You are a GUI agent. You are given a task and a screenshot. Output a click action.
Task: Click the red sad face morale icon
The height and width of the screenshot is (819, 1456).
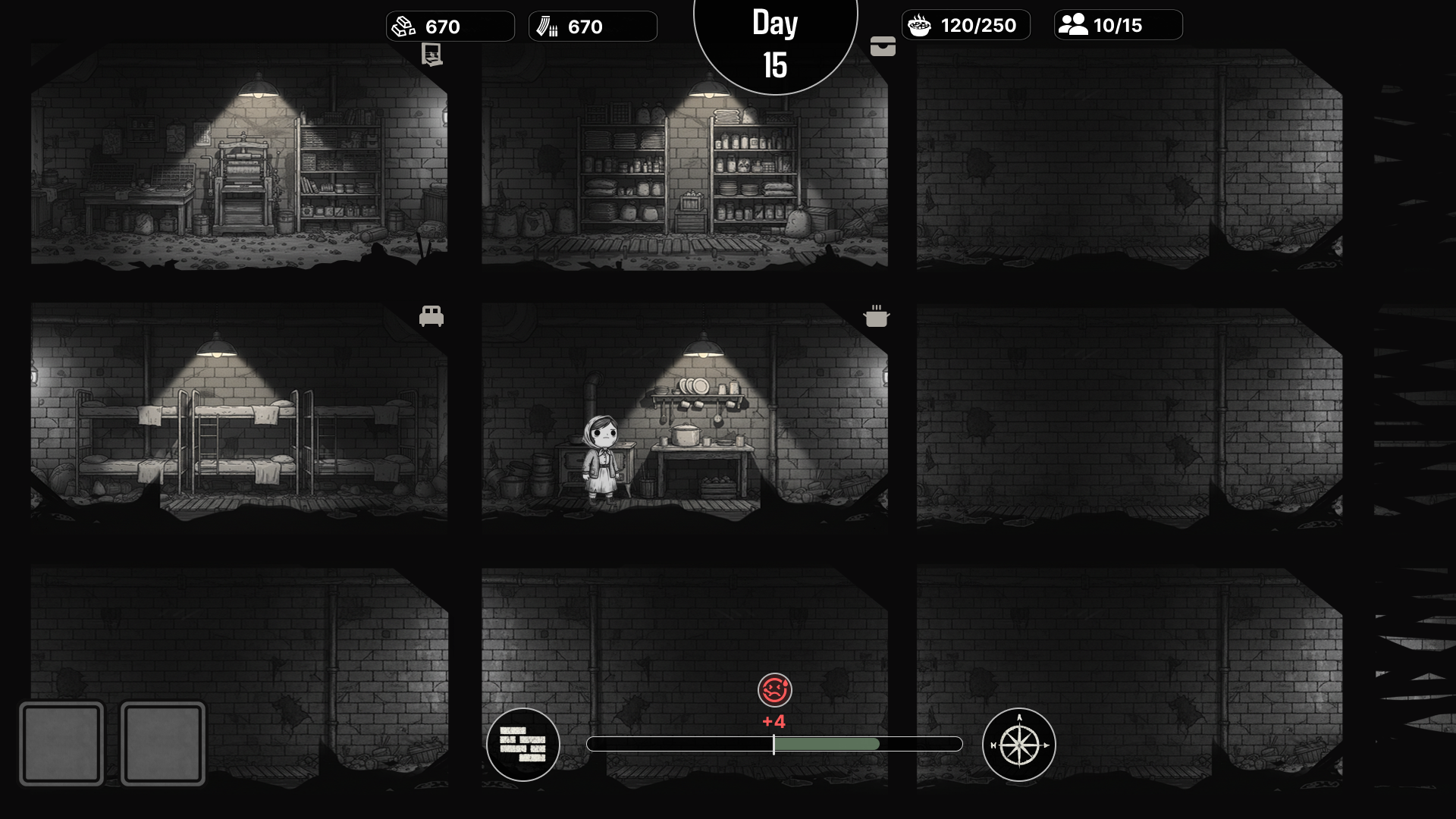(x=774, y=690)
